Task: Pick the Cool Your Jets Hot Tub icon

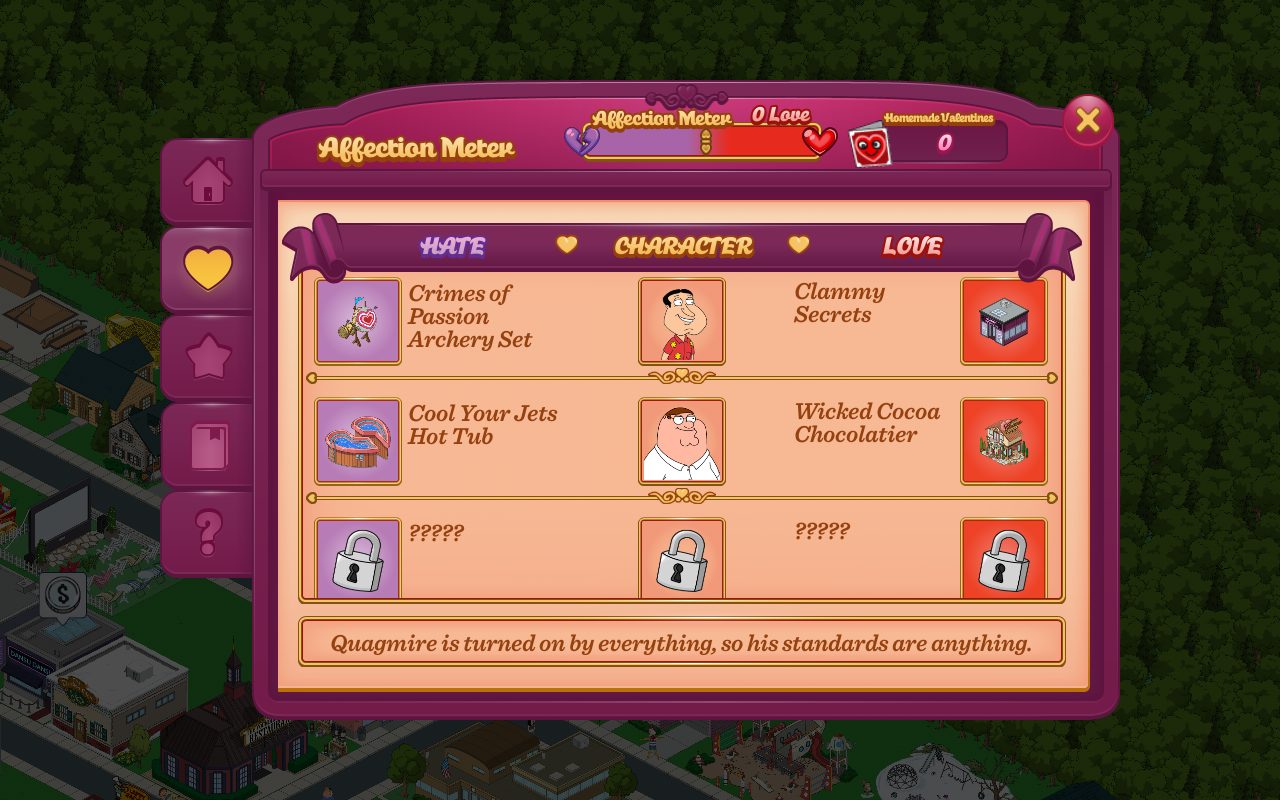Action: (x=358, y=441)
